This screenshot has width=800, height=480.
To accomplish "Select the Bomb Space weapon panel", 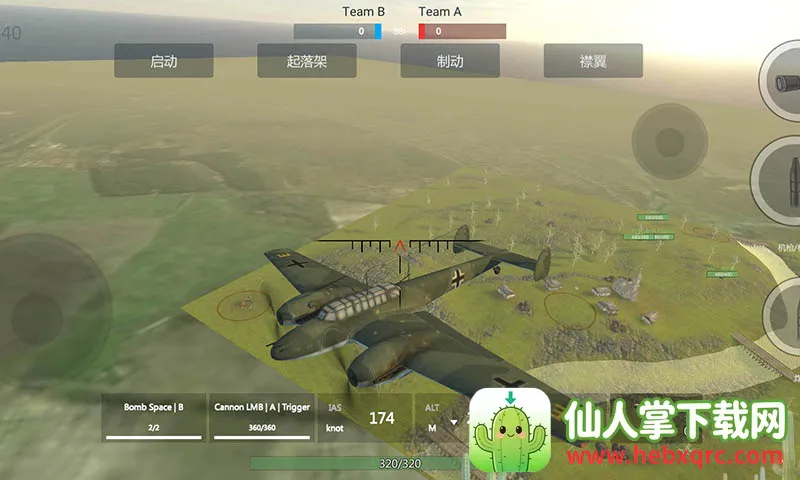I will (x=154, y=416).
